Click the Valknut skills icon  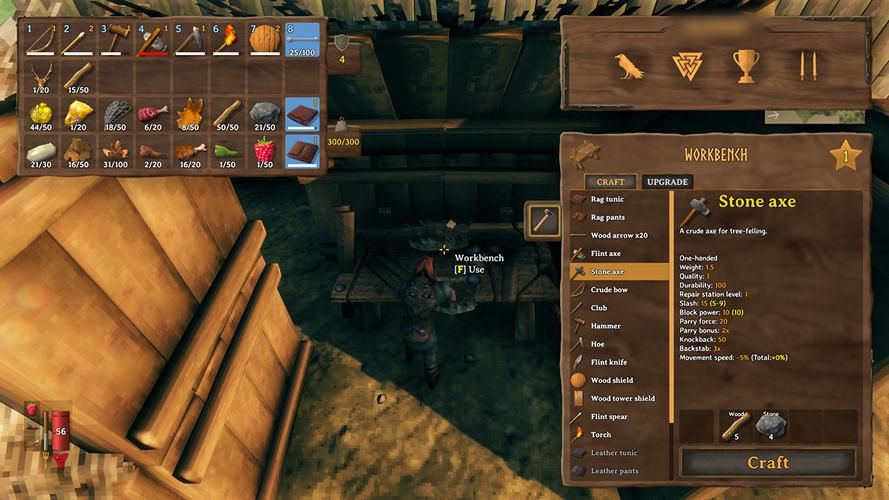[x=687, y=66]
